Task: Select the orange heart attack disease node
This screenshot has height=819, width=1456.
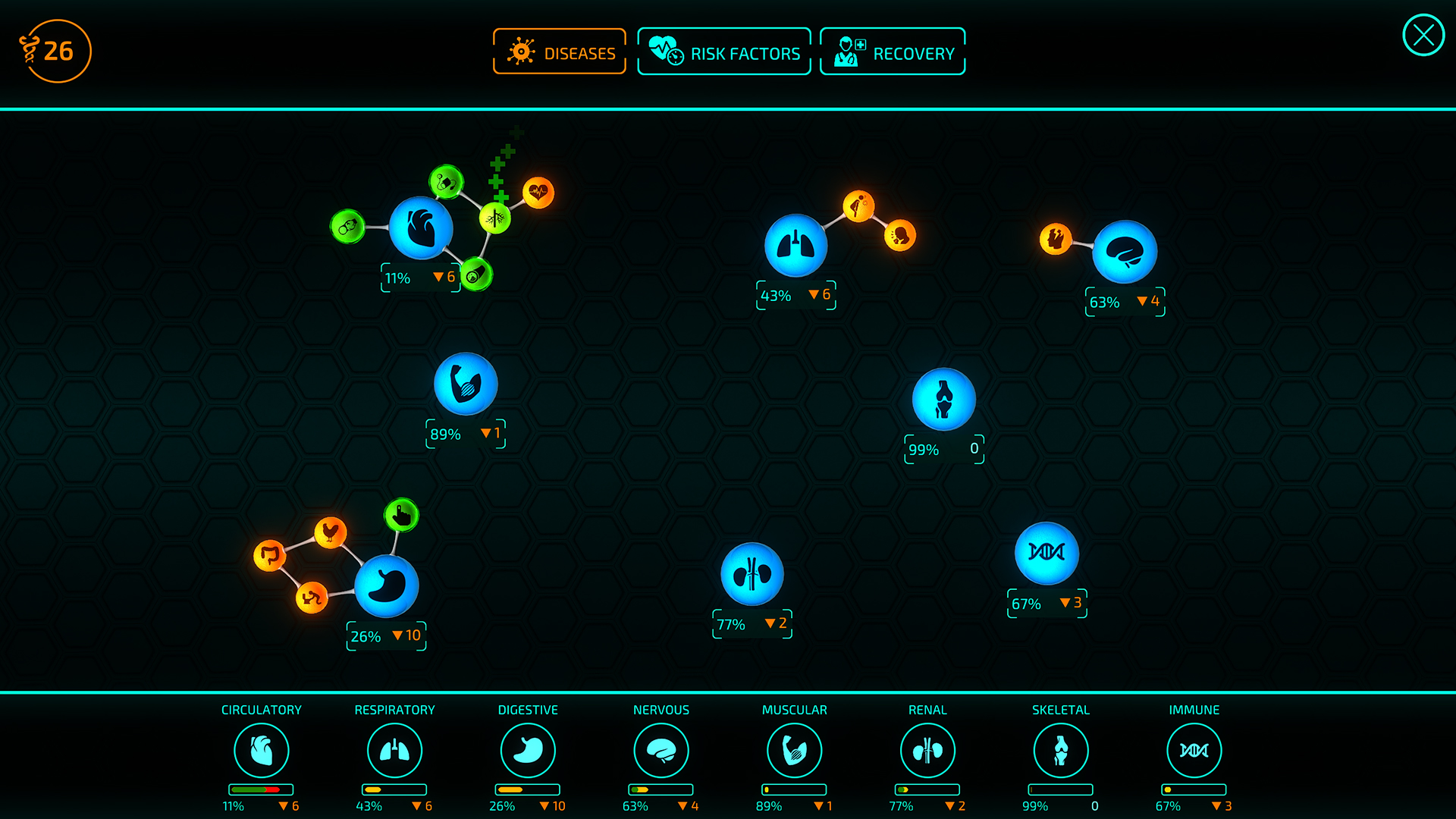Action: click(540, 193)
